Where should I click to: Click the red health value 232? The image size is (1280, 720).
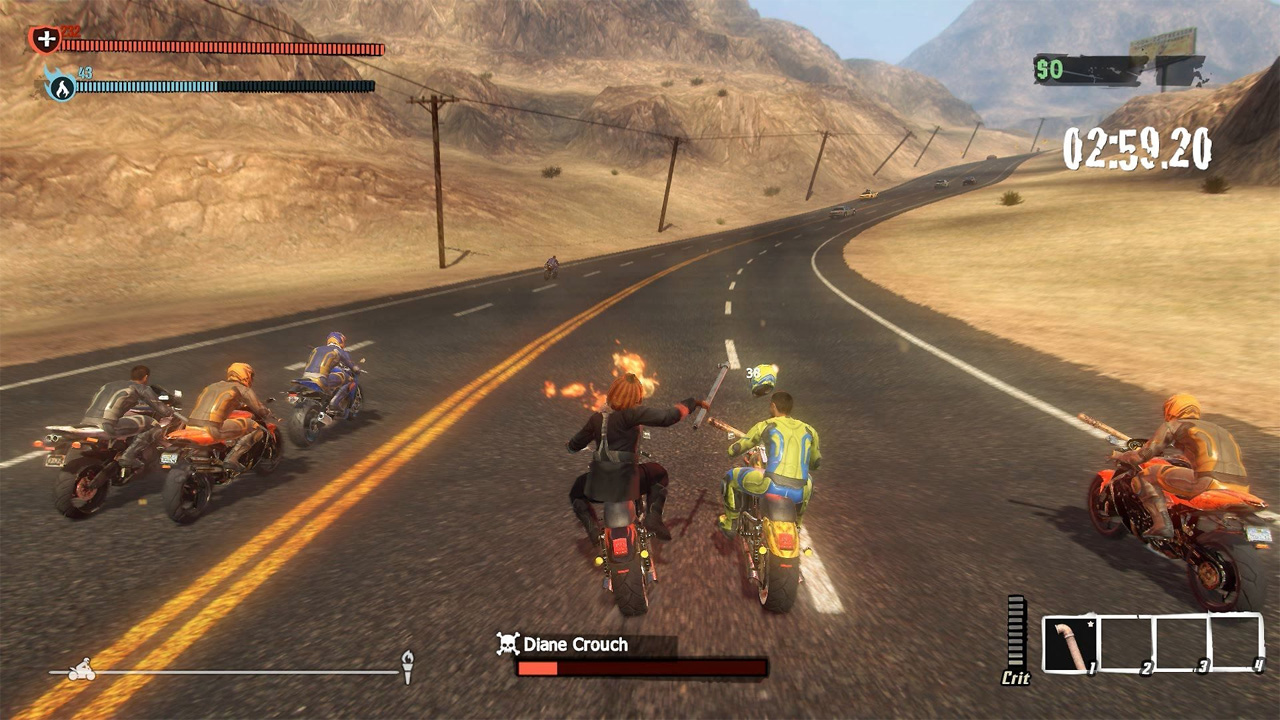tap(70, 31)
